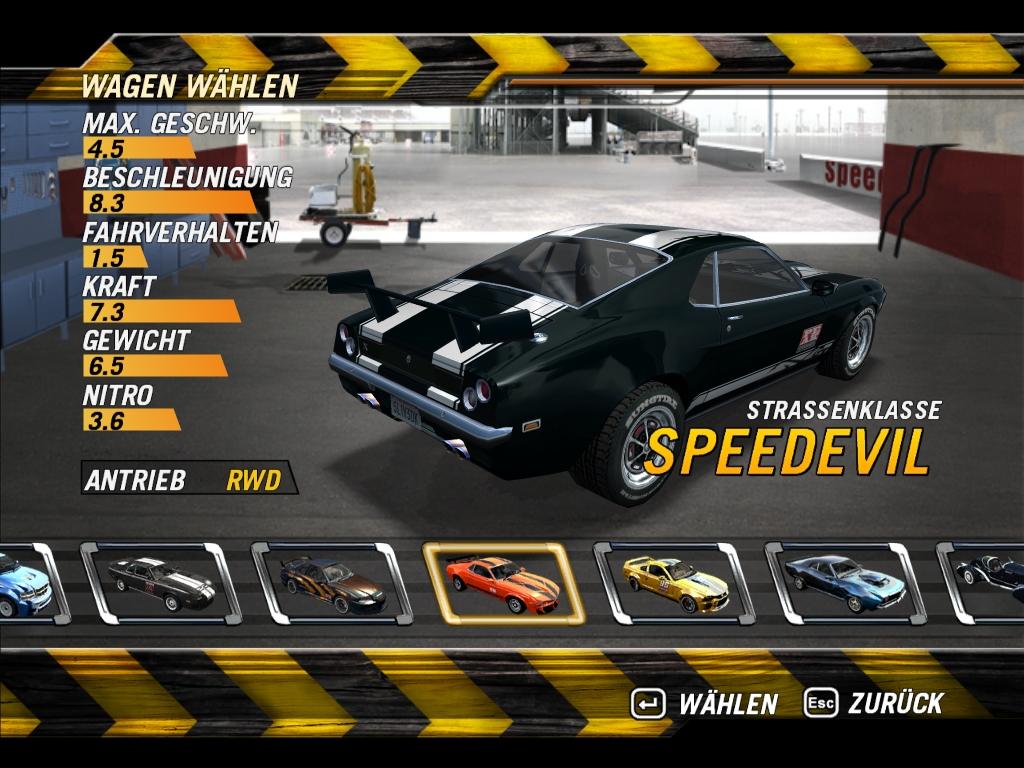Pick the orange car with black stripes
Image resolution: width=1024 pixels, height=768 pixels.
tap(503, 584)
